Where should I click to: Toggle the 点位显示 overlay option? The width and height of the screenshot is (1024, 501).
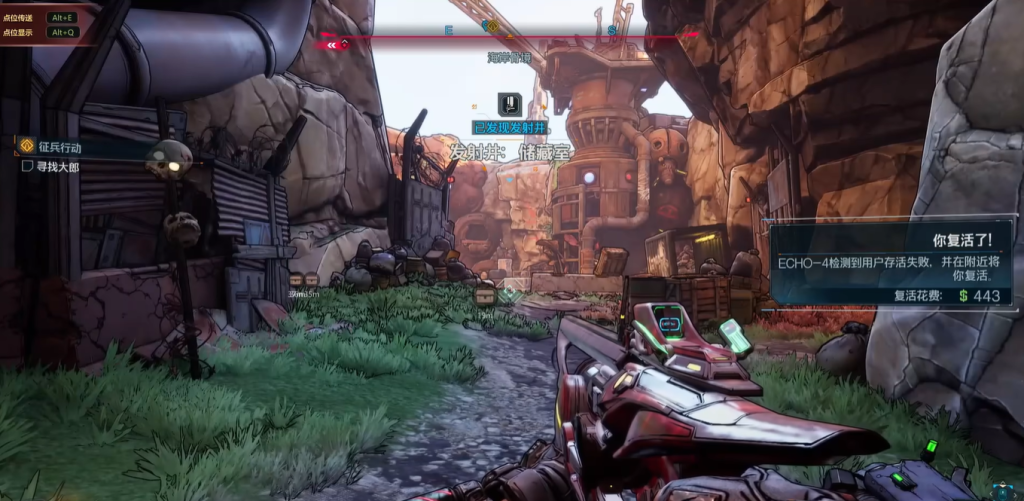pos(38,32)
